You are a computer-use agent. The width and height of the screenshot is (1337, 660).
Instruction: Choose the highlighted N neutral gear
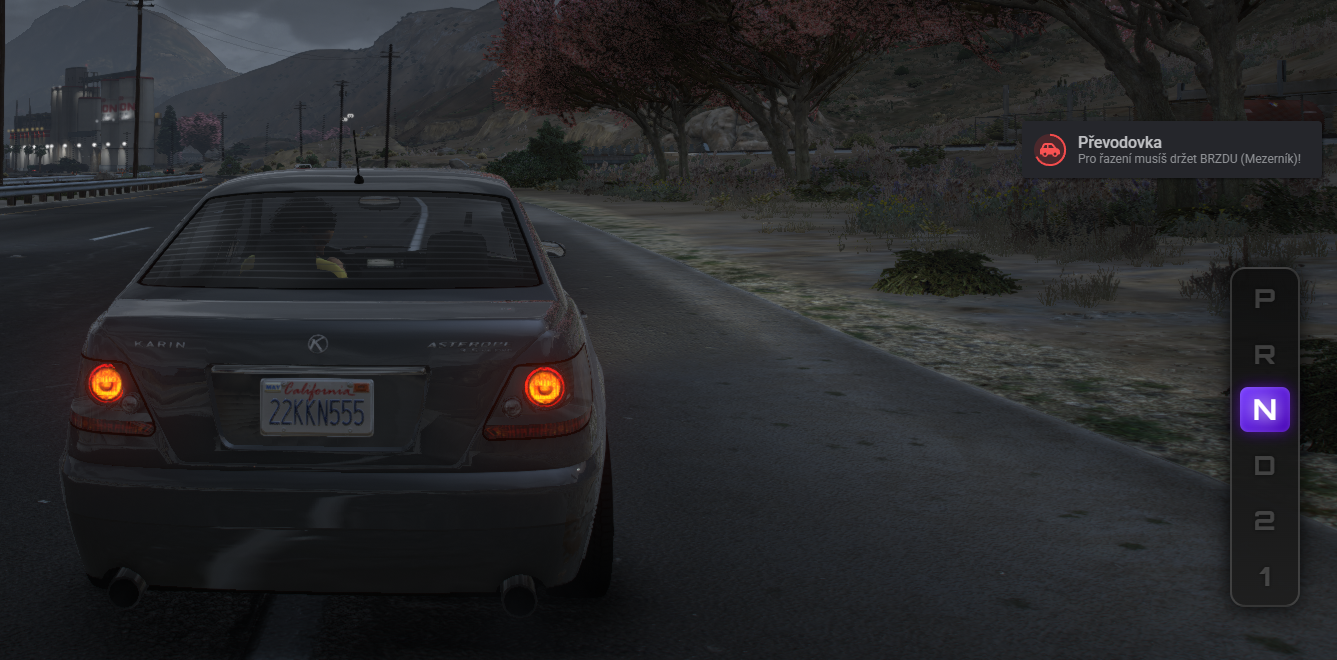pyautogui.click(x=1264, y=410)
